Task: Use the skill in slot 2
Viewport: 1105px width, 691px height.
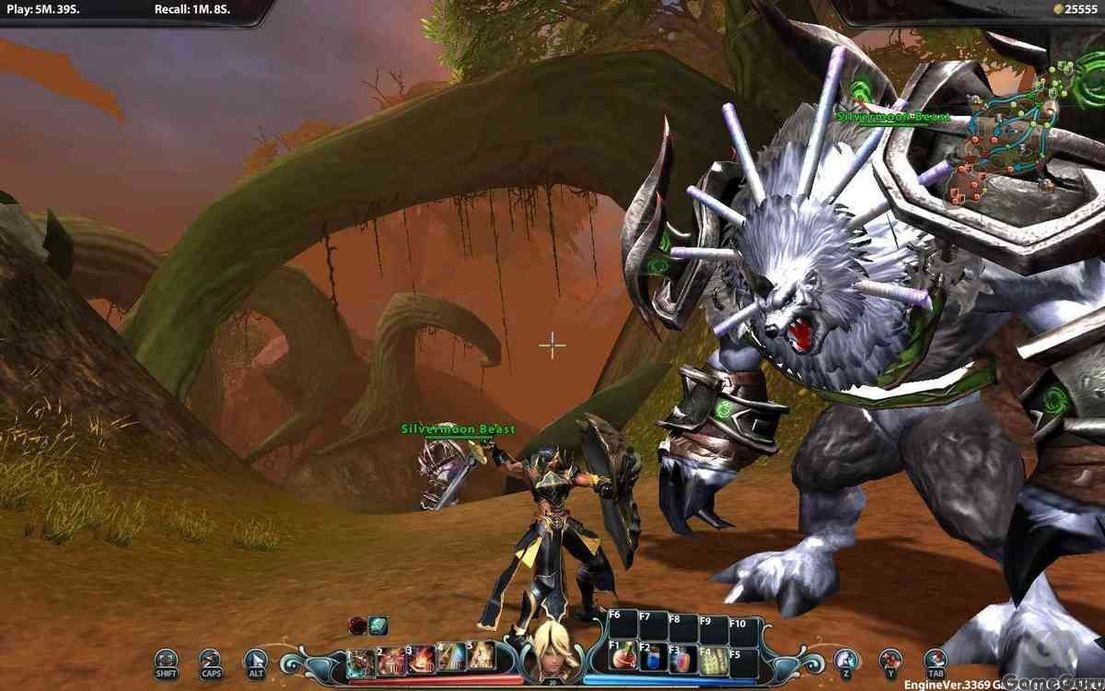Action: [x=392, y=659]
